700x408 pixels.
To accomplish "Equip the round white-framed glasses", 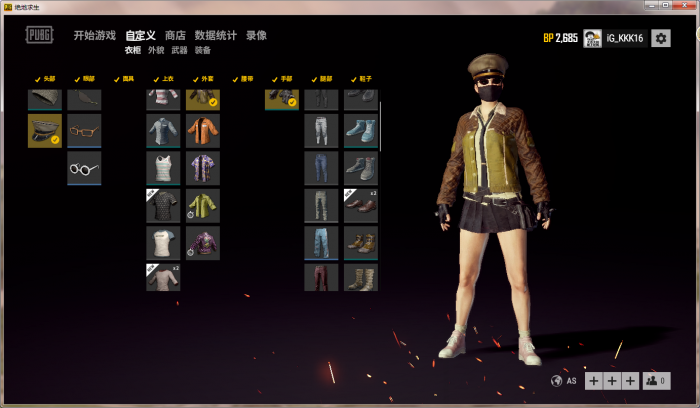I will [x=84, y=168].
